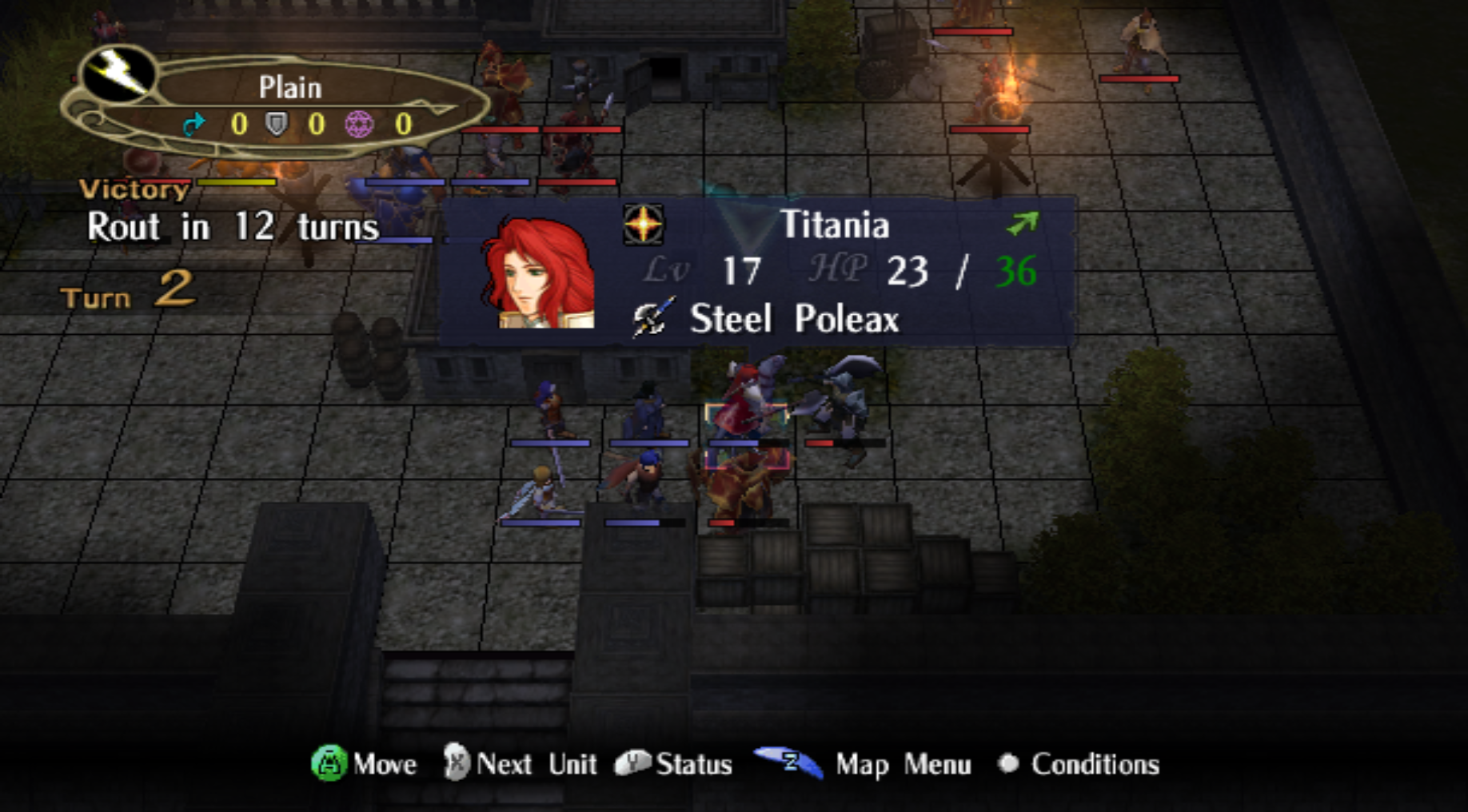Click the green arrow in Titania's panel

pyautogui.click(x=1023, y=224)
